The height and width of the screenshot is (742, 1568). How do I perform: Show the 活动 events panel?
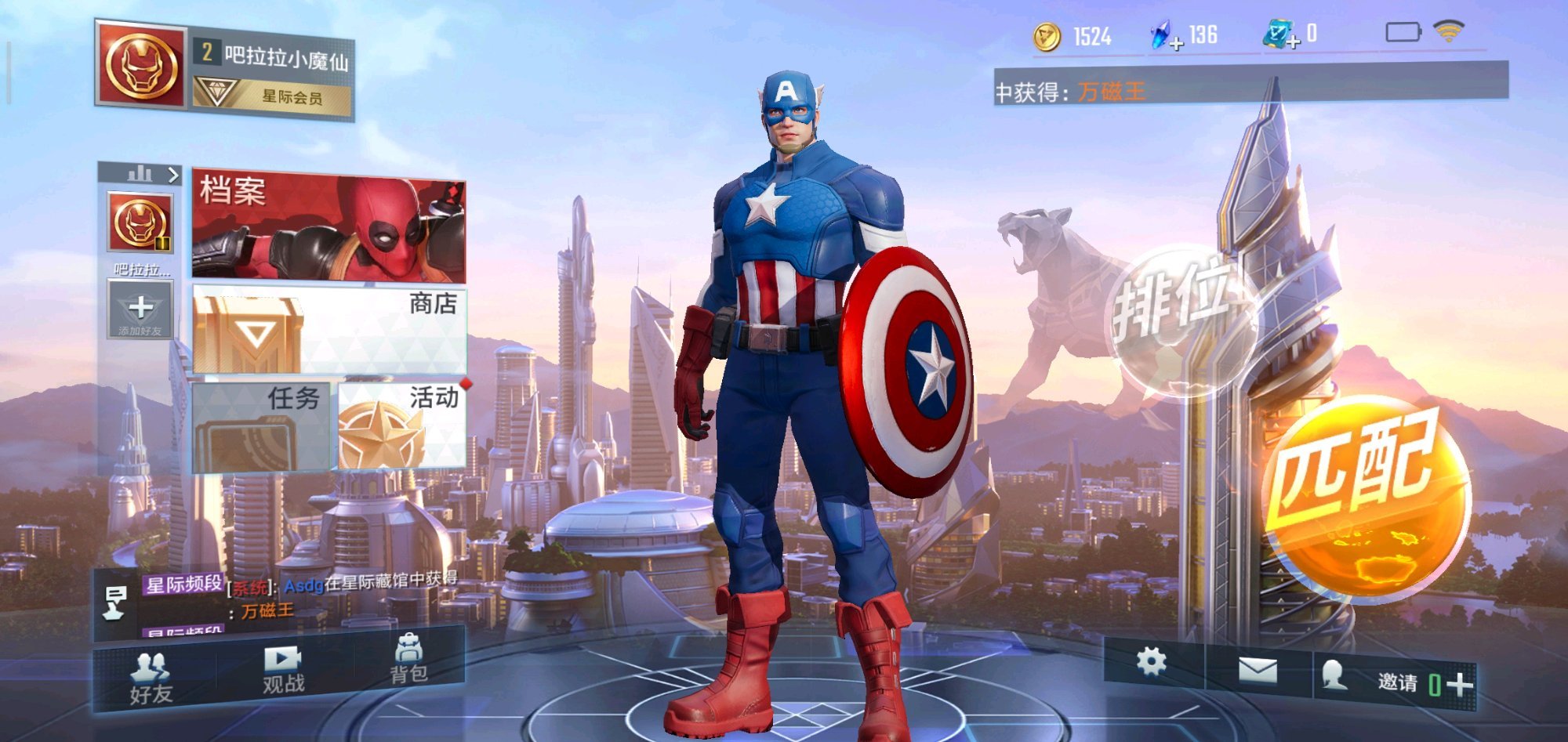coord(402,426)
